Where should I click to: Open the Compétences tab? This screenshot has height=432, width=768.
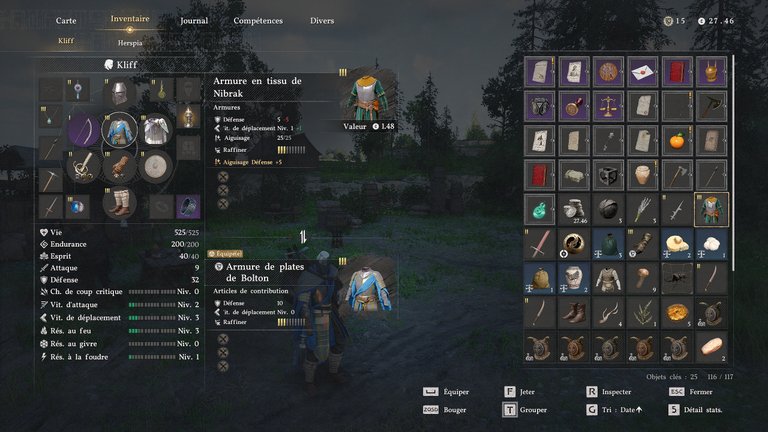257,20
